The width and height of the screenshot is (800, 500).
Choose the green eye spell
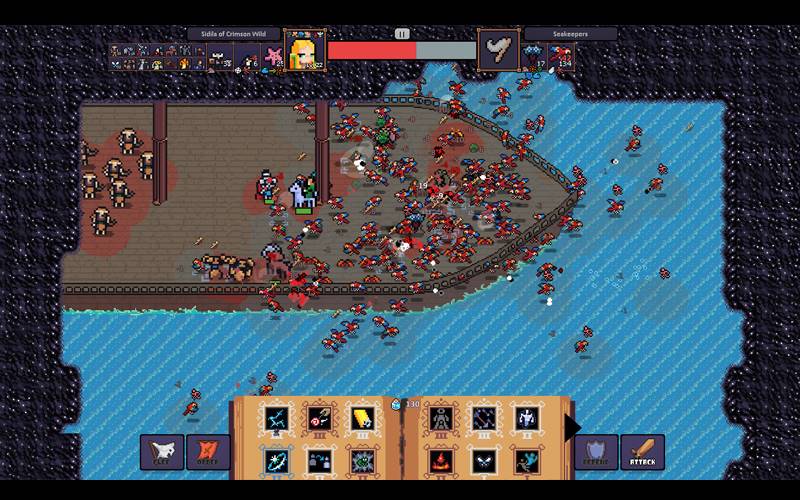coord(361,462)
